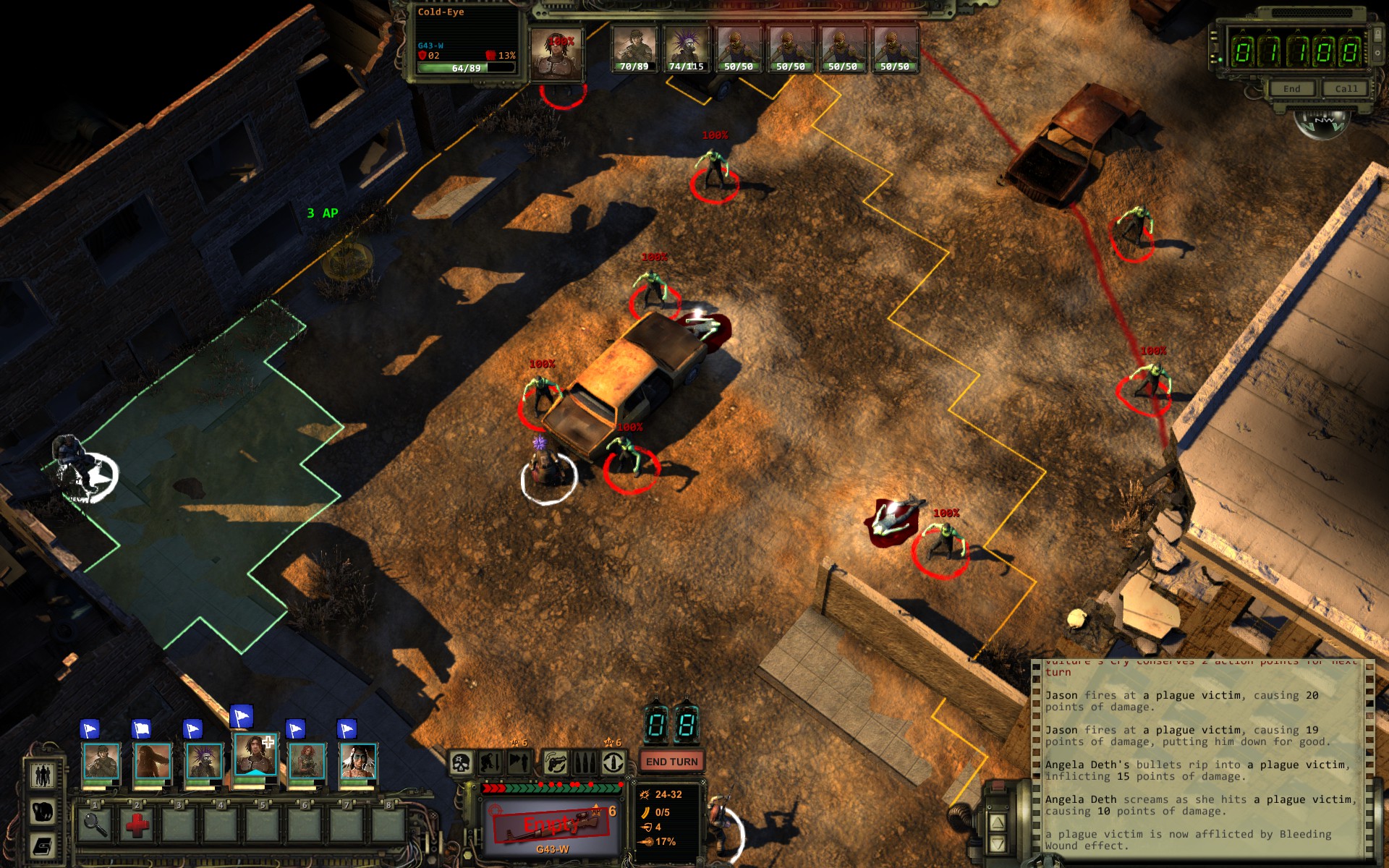Image resolution: width=1389 pixels, height=868 pixels.
Task: Open the squad group silhouettes button
Action: click(x=43, y=775)
